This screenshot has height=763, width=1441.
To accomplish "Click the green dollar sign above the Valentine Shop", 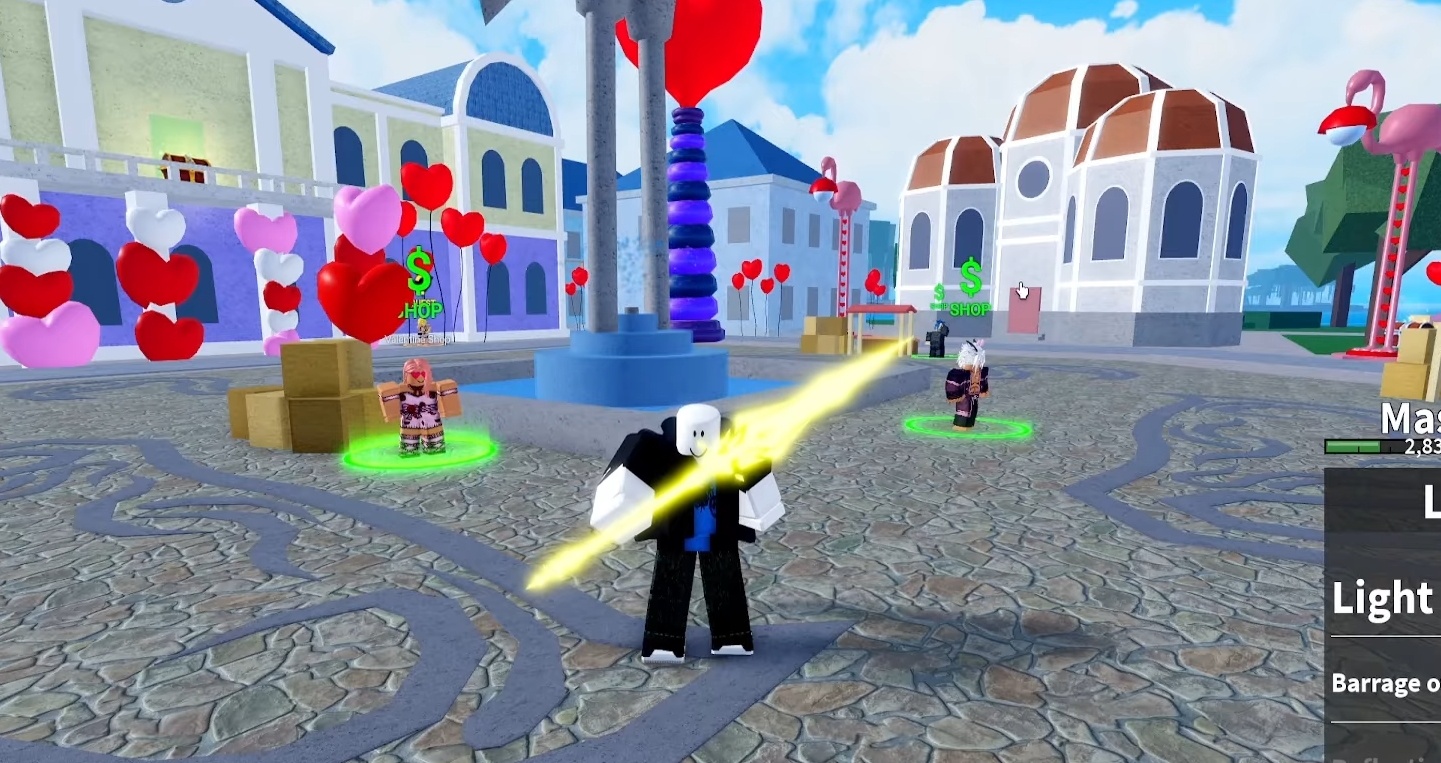I will pyautogui.click(x=420, y=273).
